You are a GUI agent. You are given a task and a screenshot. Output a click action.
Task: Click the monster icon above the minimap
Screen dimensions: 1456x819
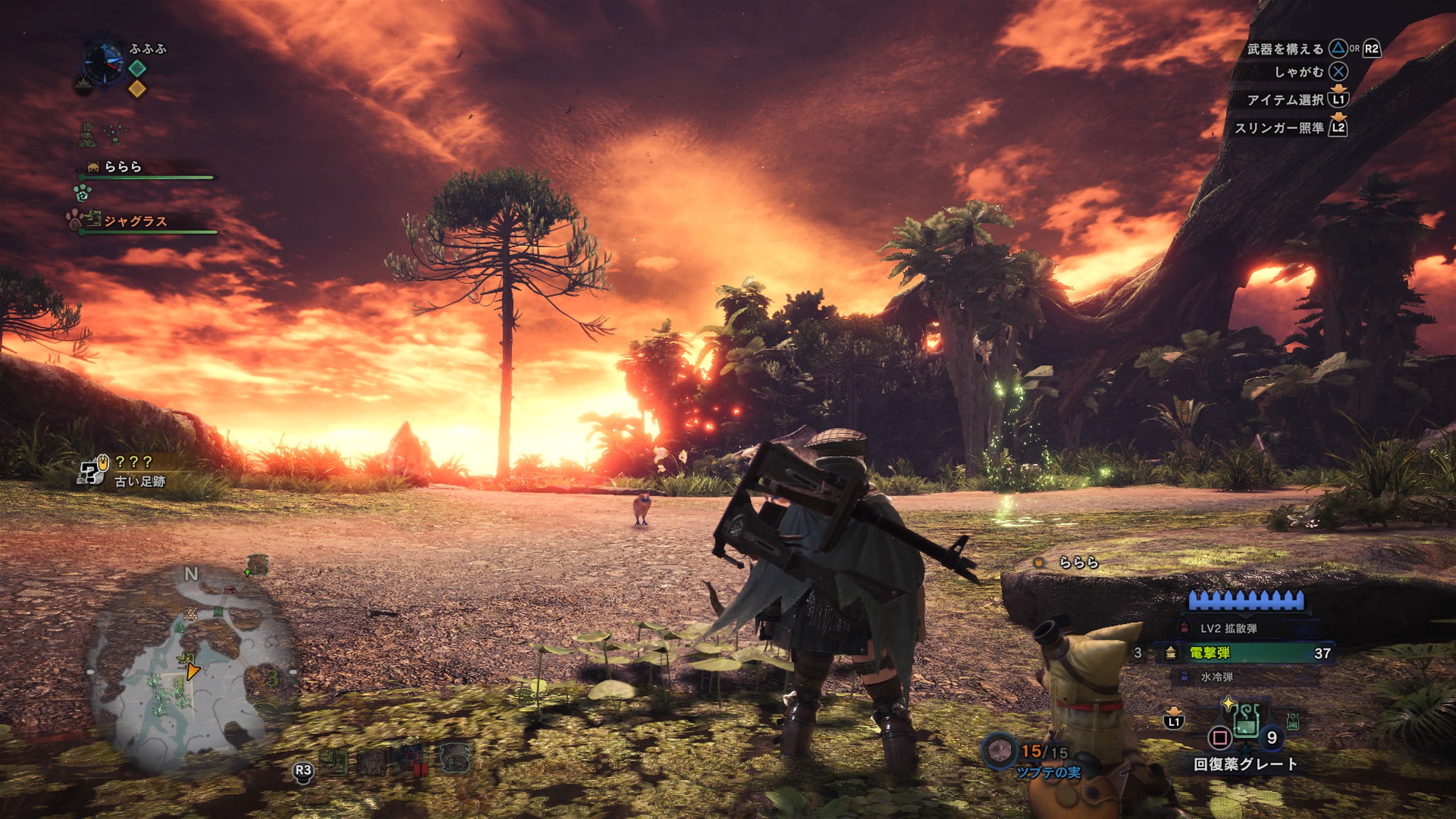pyautogui.click(x=257, y=565)
